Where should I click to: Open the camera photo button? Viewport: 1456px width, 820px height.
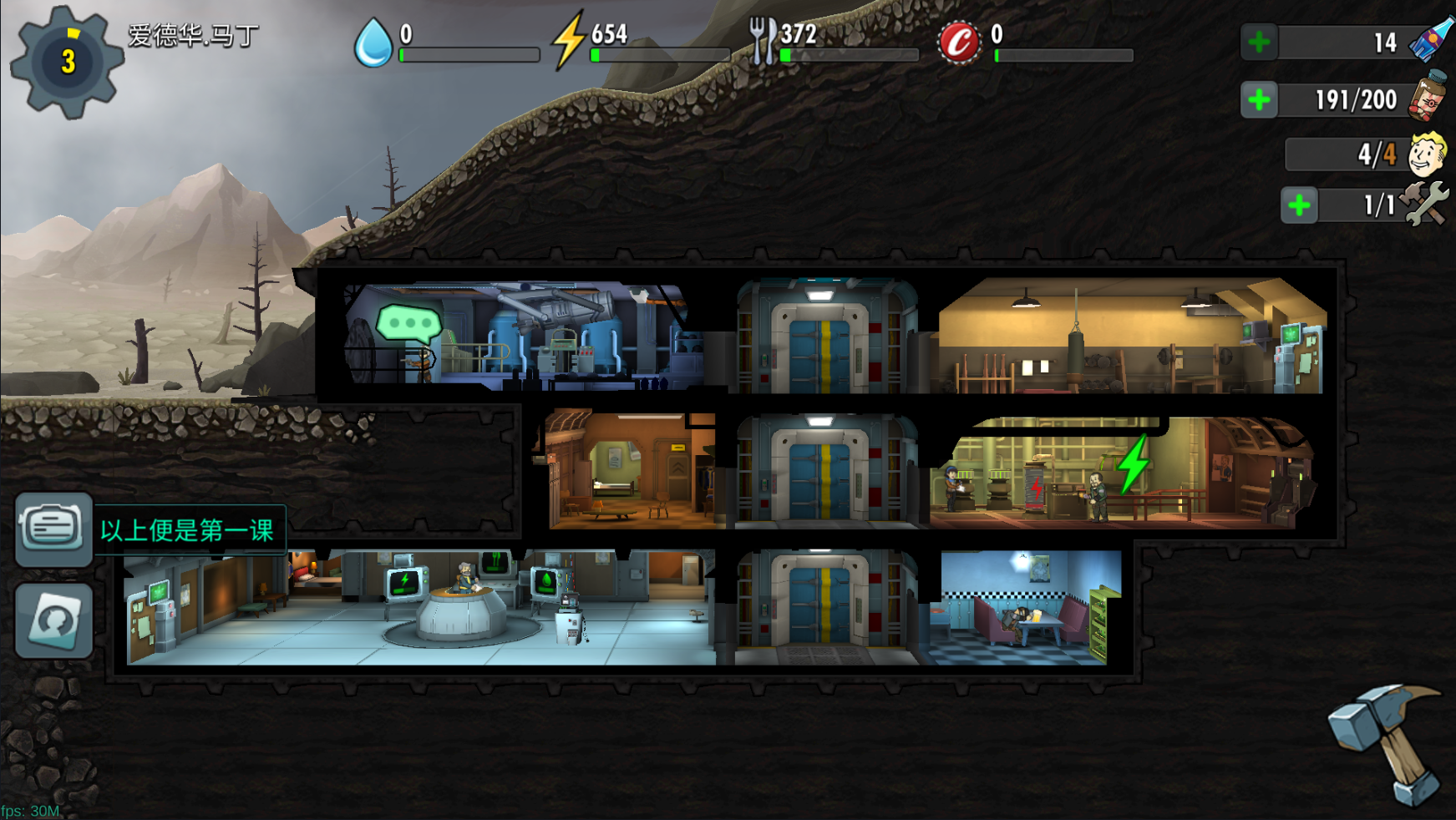54,620
